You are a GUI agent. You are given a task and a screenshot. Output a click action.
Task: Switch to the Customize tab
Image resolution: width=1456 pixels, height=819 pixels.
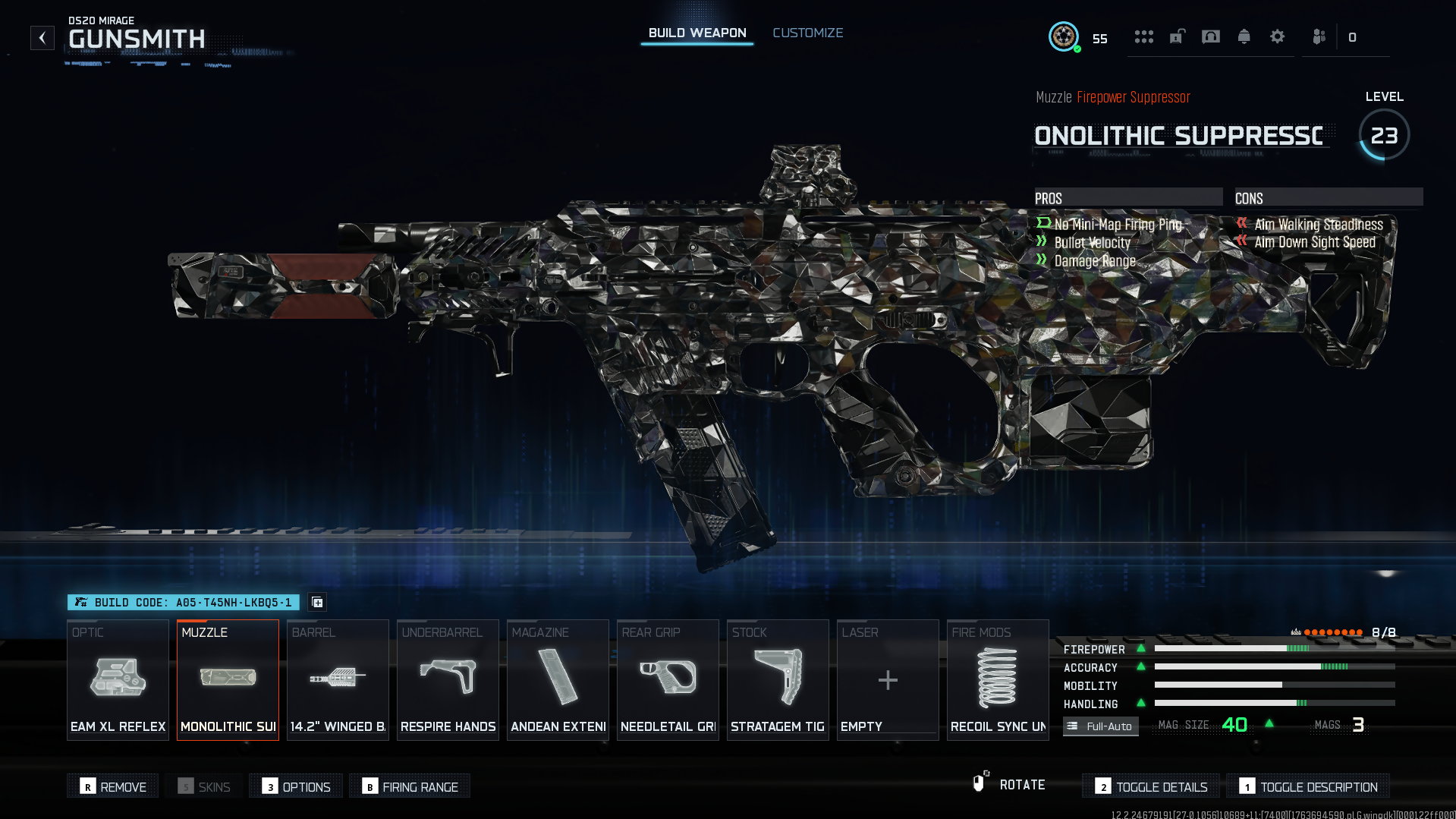coord(807,33)
